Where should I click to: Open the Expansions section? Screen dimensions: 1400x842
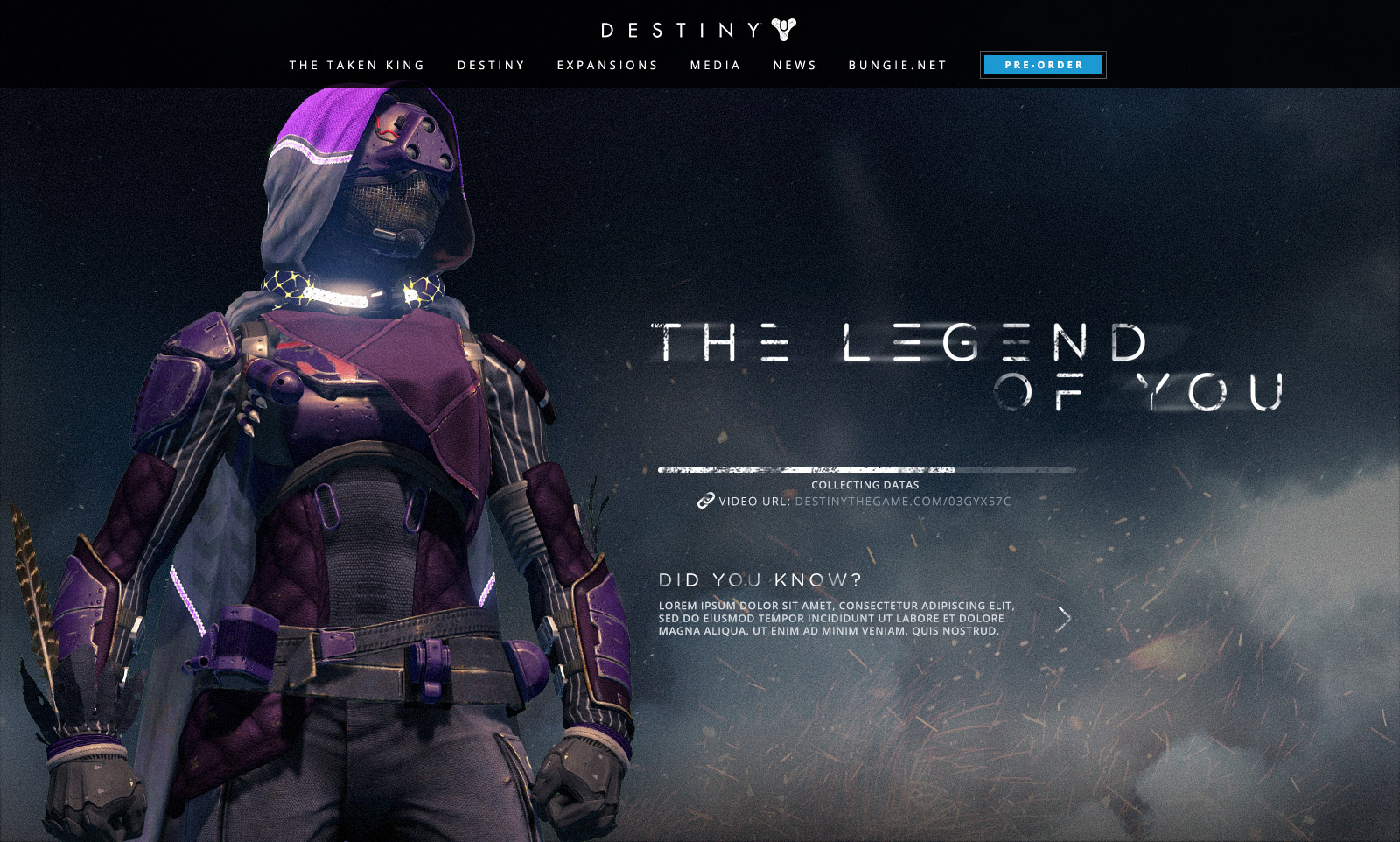point(607,66)
